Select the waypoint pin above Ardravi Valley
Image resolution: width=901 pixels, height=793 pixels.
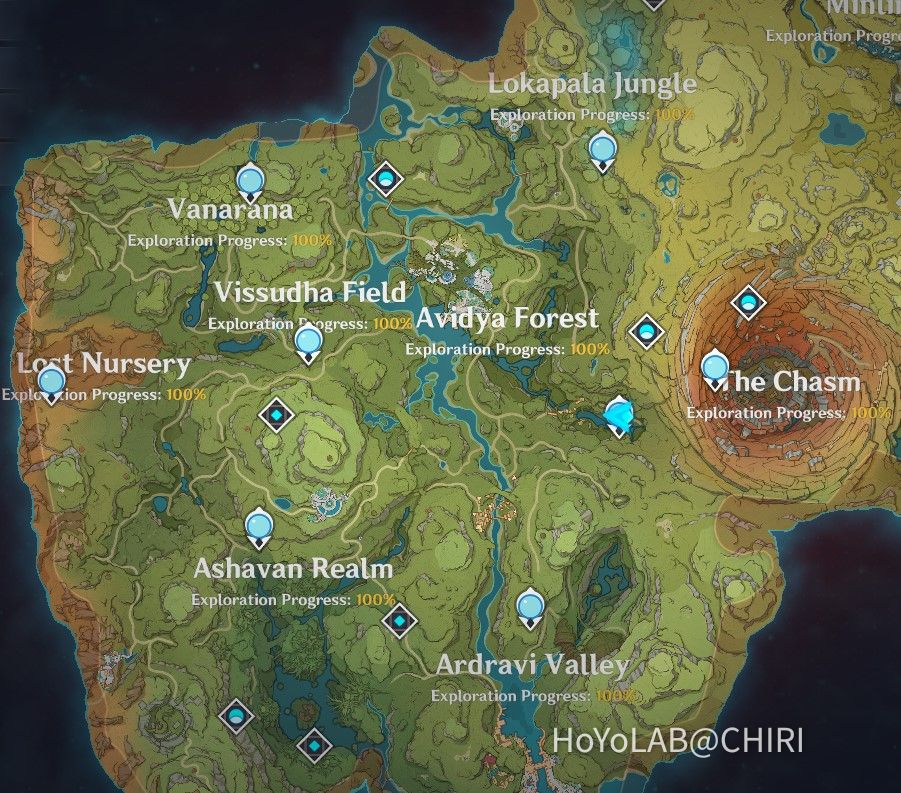click(529, 606)
